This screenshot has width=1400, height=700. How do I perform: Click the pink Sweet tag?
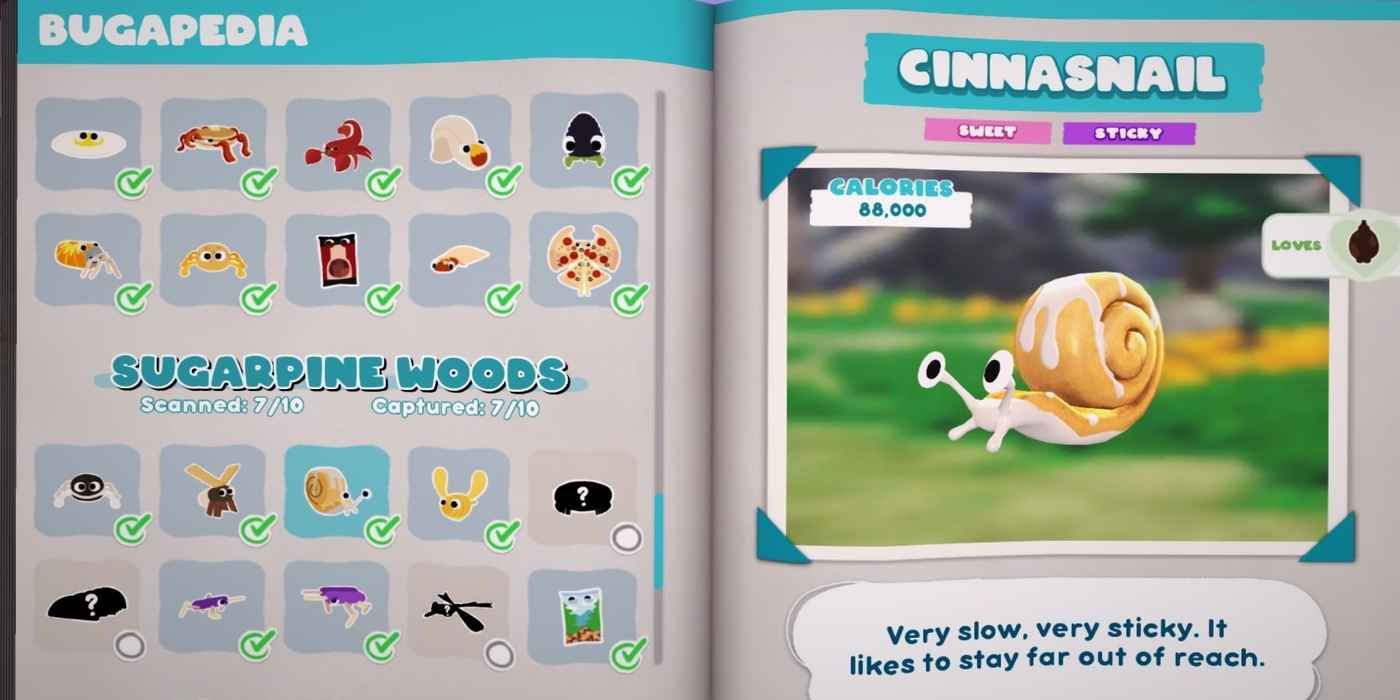point(987,132)
